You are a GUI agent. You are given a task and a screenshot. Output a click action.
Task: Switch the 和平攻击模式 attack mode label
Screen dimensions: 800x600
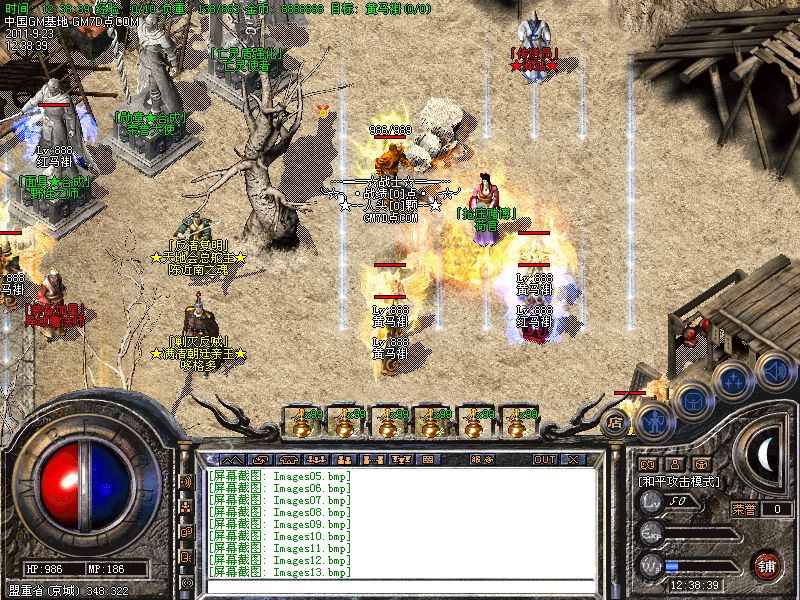click(x=680, y=482)
